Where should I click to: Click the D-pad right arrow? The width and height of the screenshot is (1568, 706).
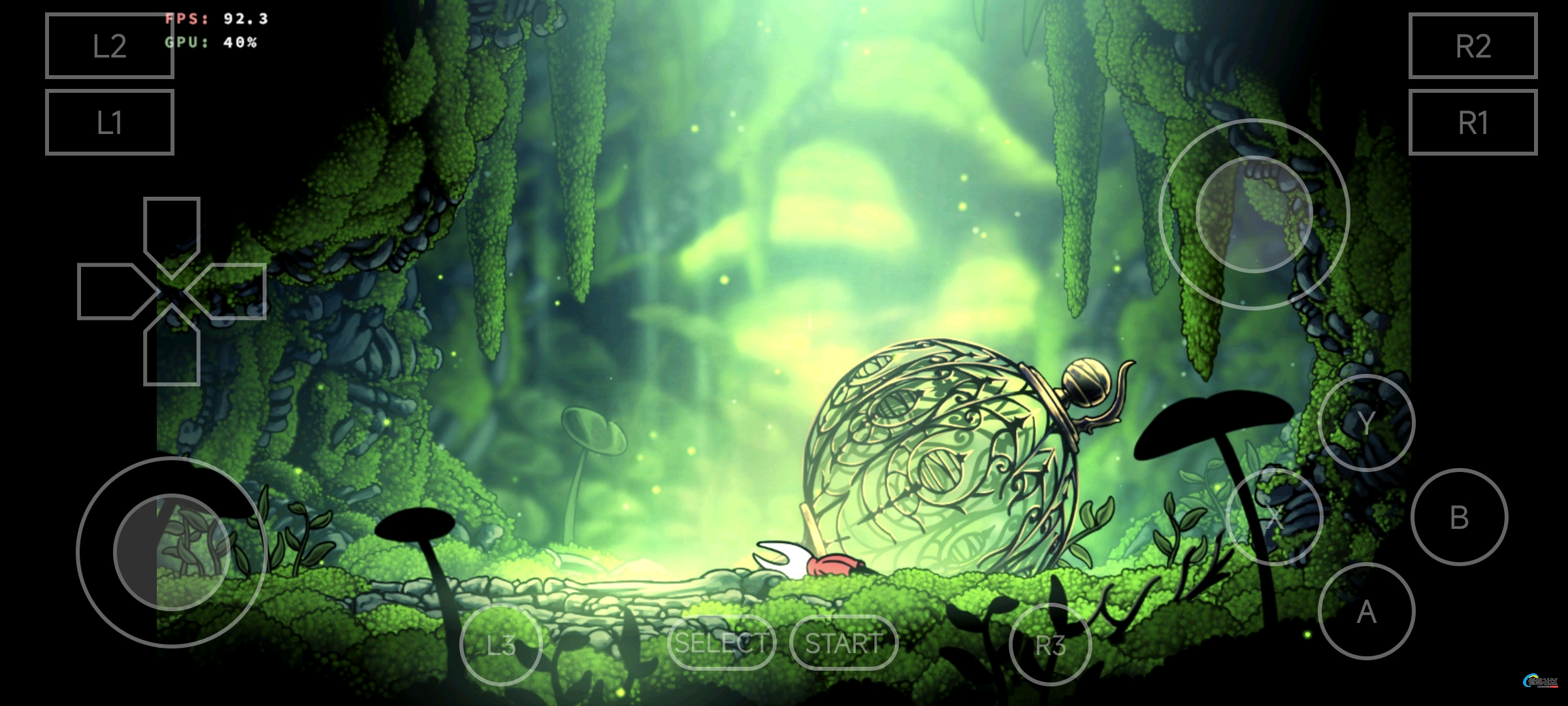[x=231, y=292]
